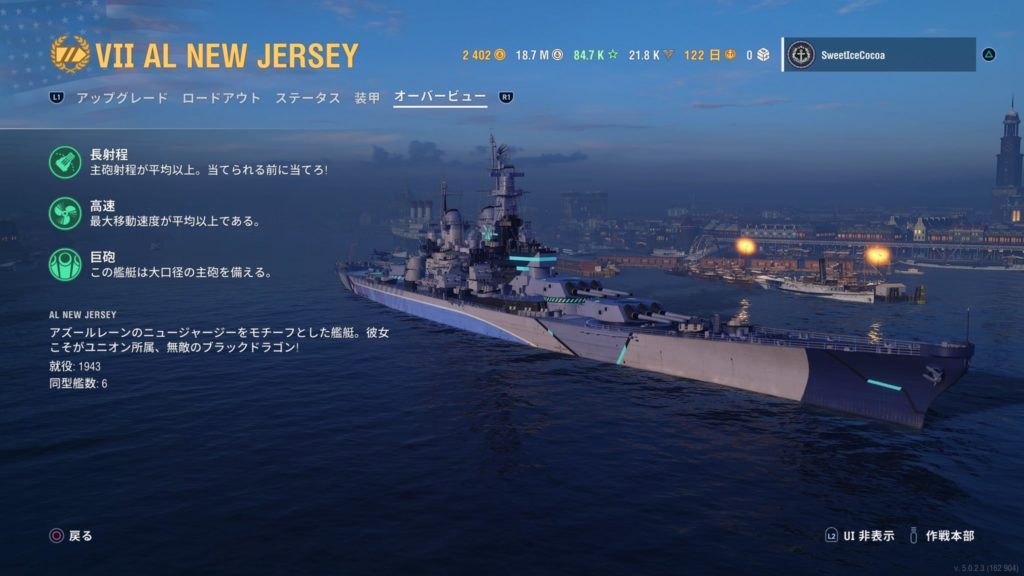Select the ステータス tab
The height and width of the screenshot is (576, 1024).
tap(308, 98)
